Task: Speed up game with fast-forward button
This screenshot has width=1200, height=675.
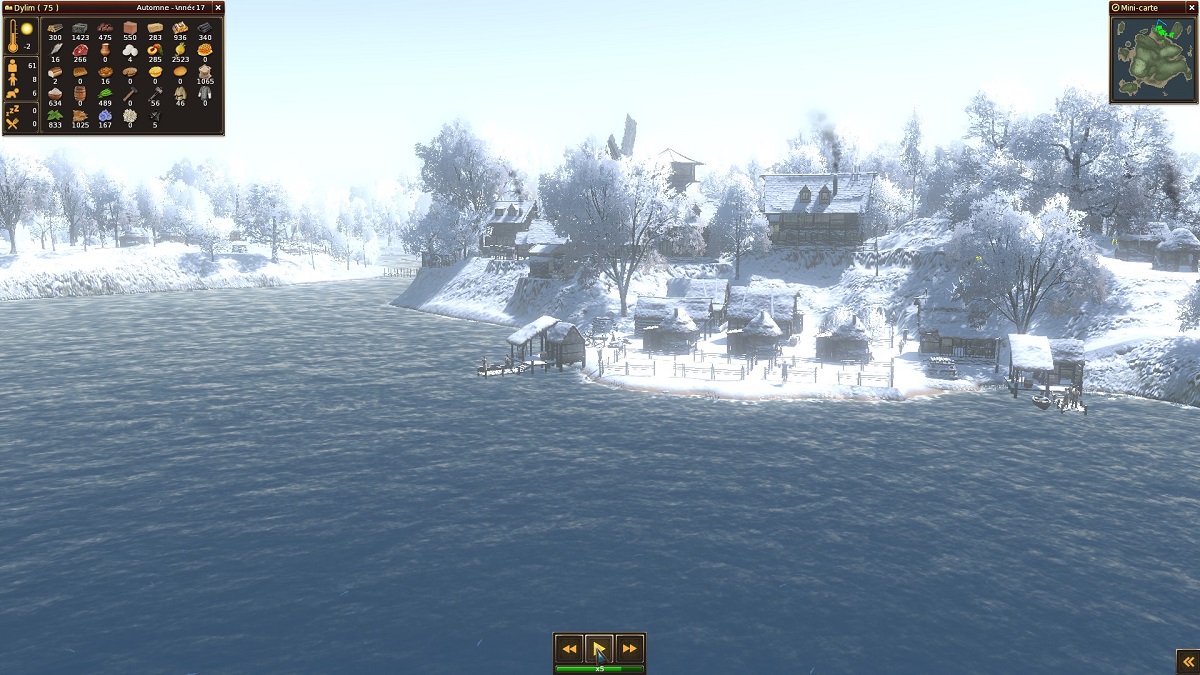Action: coord(629,649)
